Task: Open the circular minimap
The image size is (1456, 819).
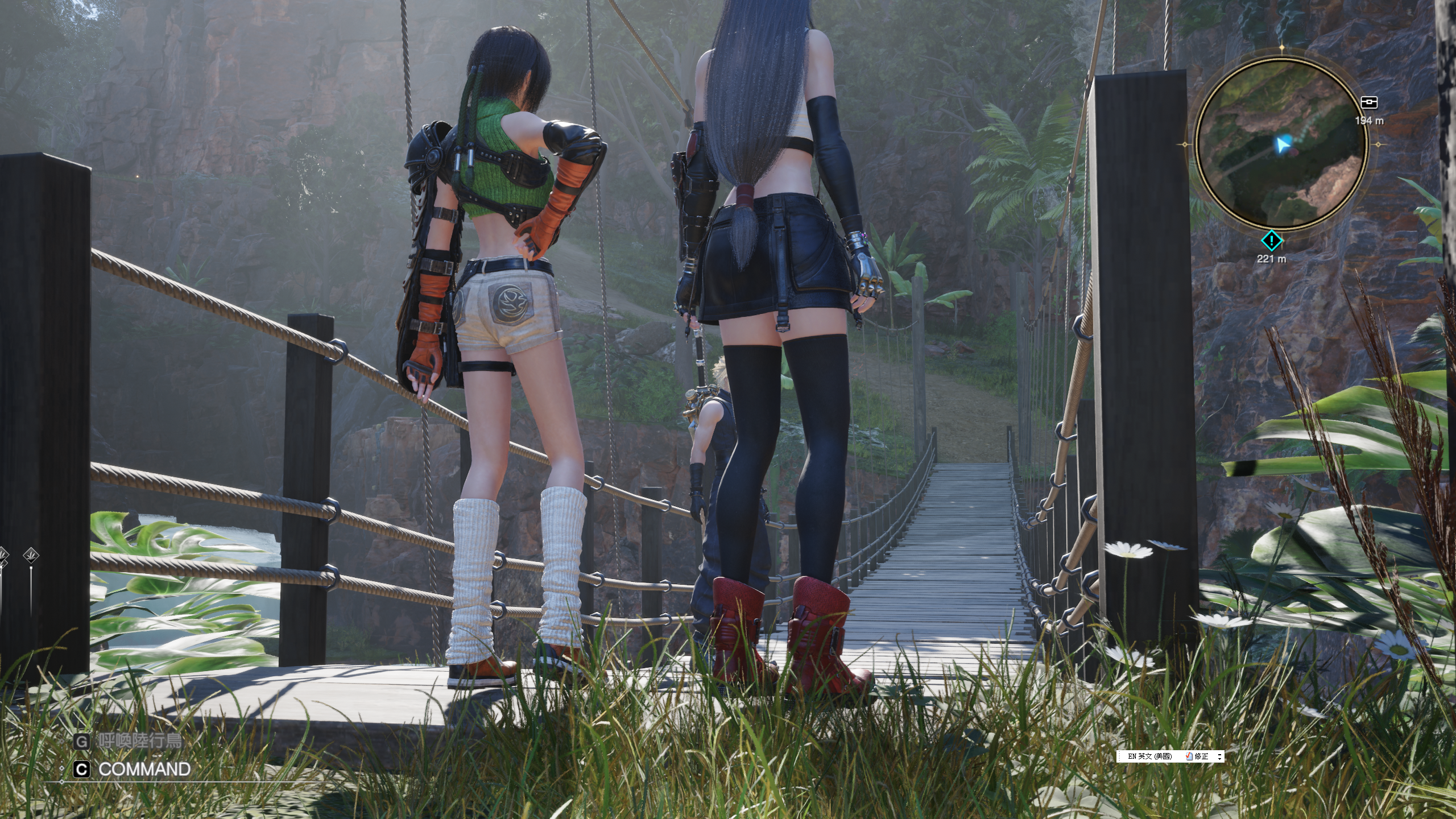Action: tap(1281, 146)
